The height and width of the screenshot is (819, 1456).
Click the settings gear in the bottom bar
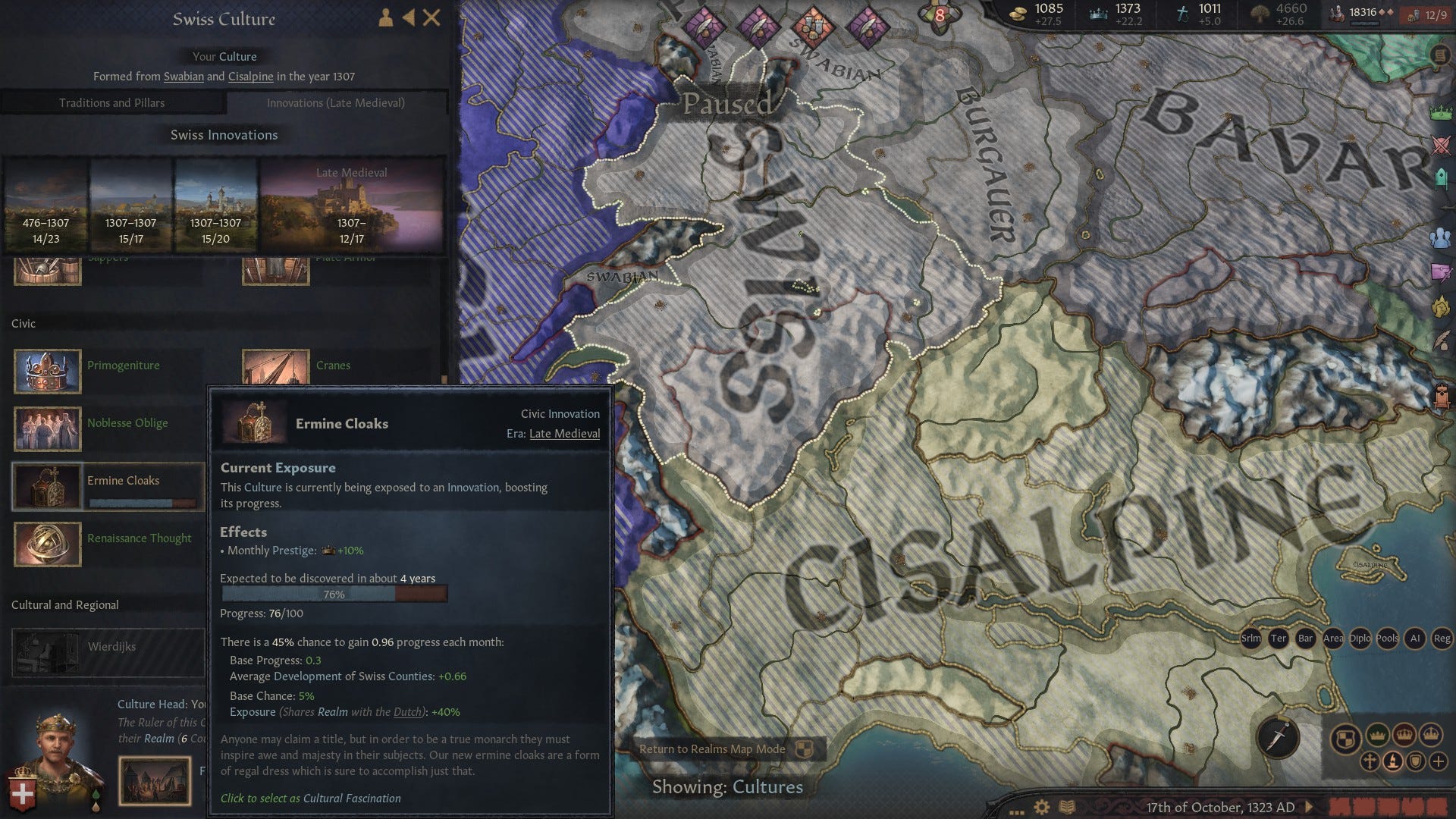pos(1040,806)
